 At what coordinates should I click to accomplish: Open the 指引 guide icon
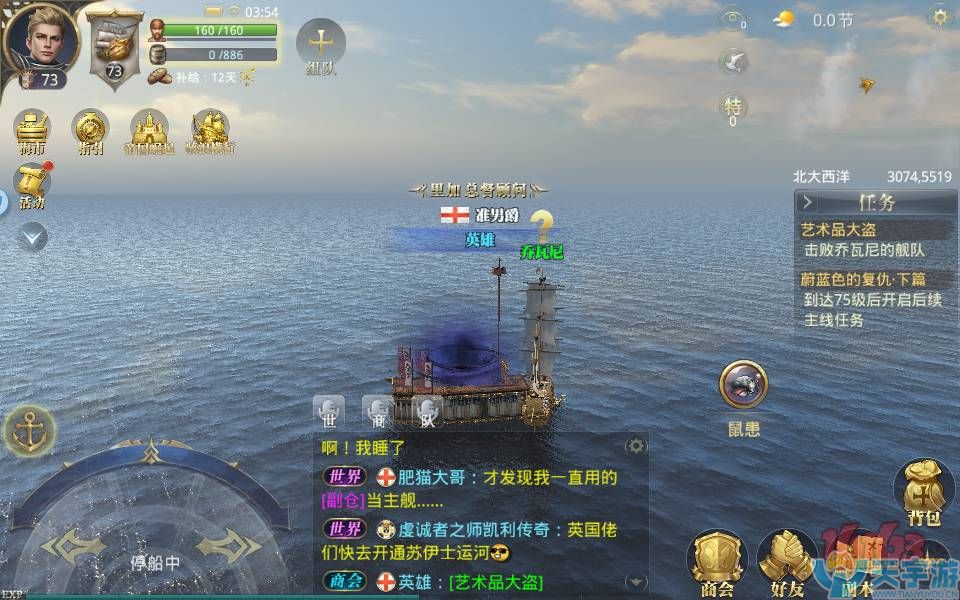[91, 130]
